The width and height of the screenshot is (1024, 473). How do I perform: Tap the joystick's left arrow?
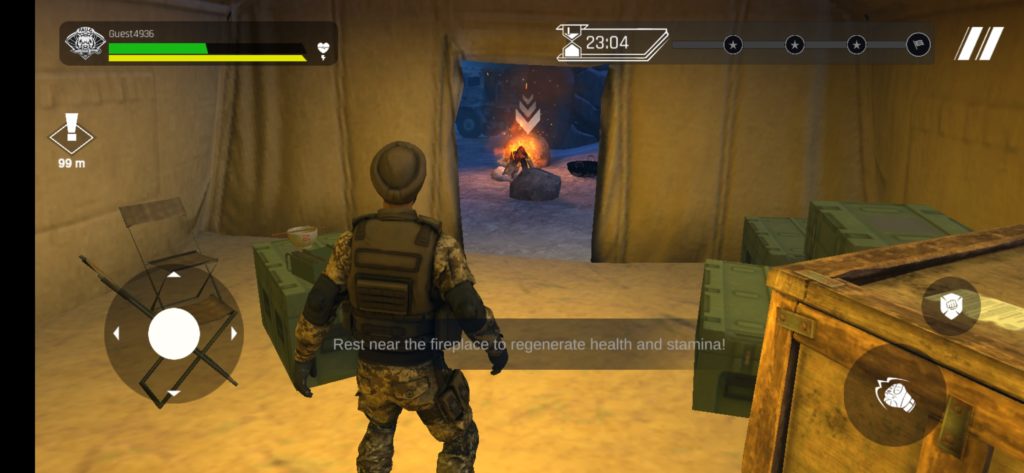point(115,334)
